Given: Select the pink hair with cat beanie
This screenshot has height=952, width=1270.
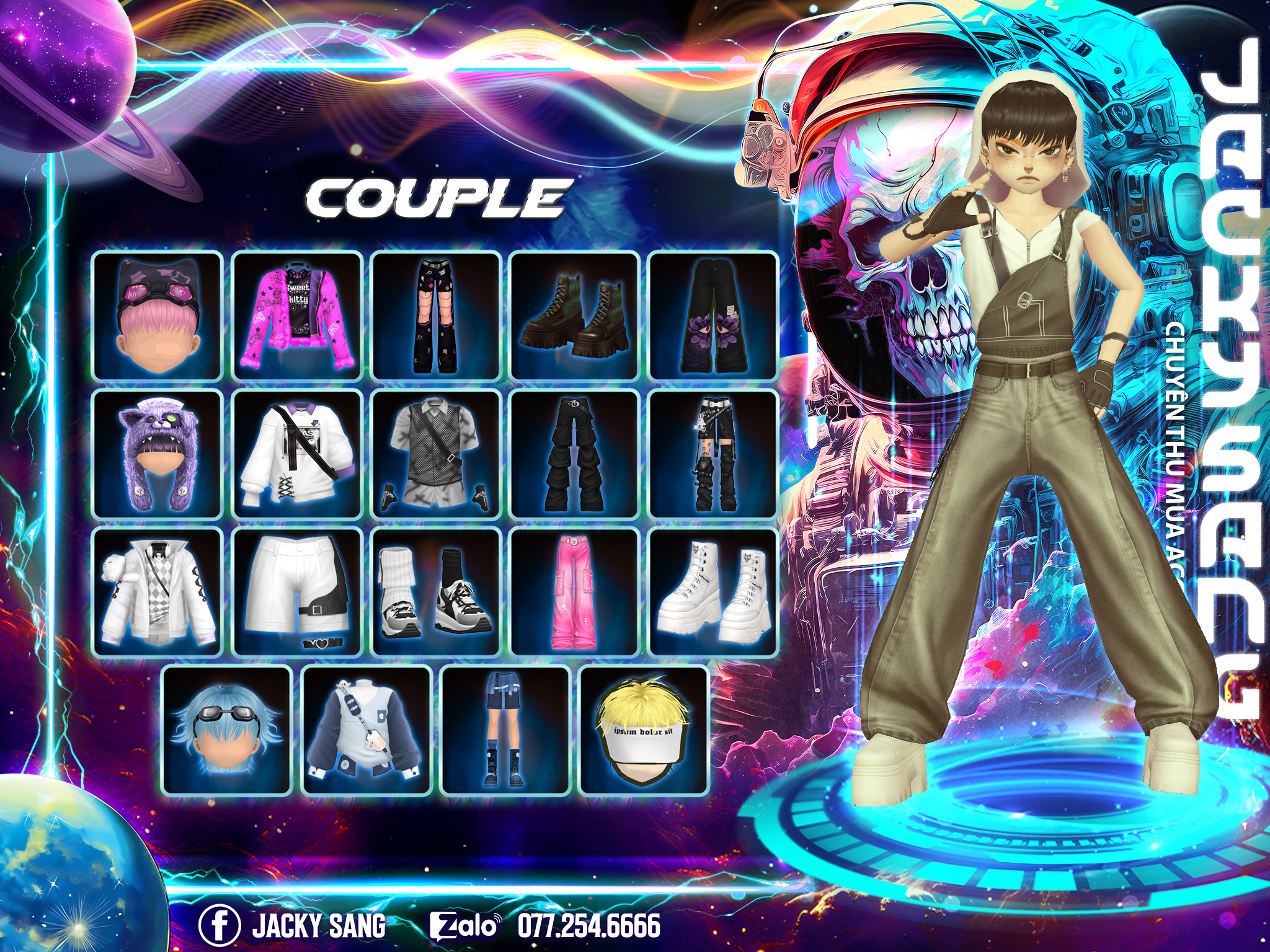Looking at the screenshot, I should pos(158,316).
